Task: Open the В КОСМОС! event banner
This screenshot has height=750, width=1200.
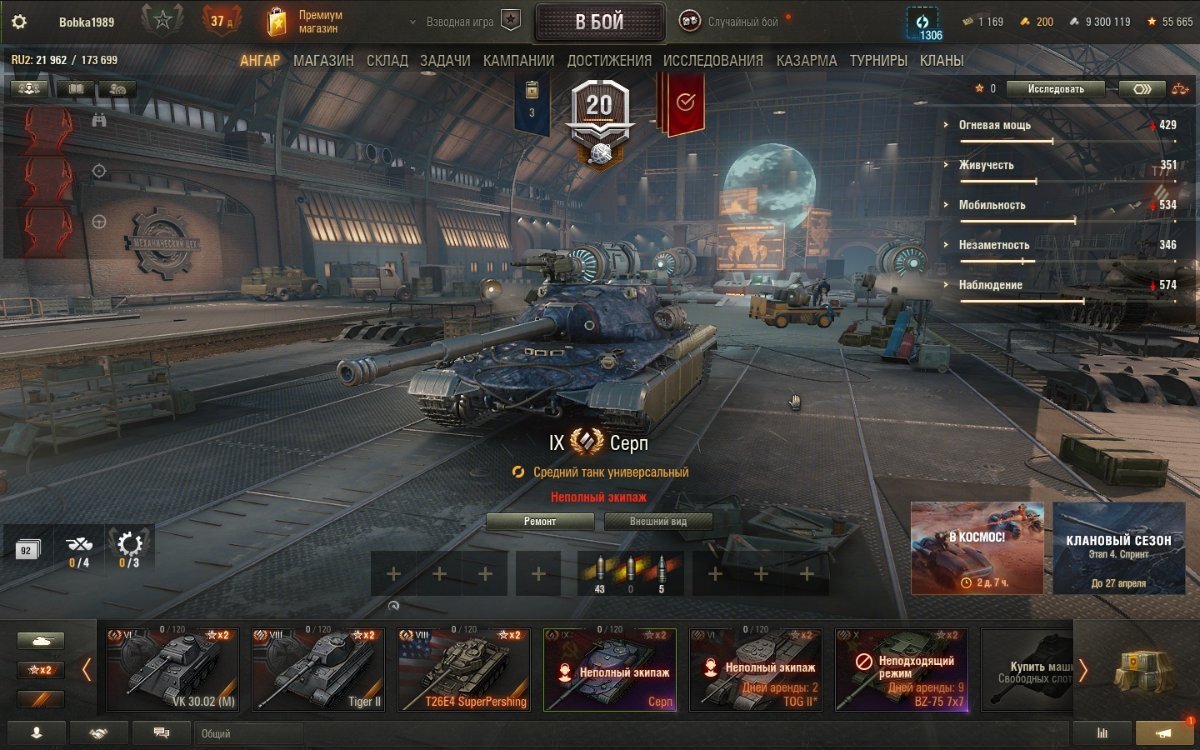Action: 977,548
